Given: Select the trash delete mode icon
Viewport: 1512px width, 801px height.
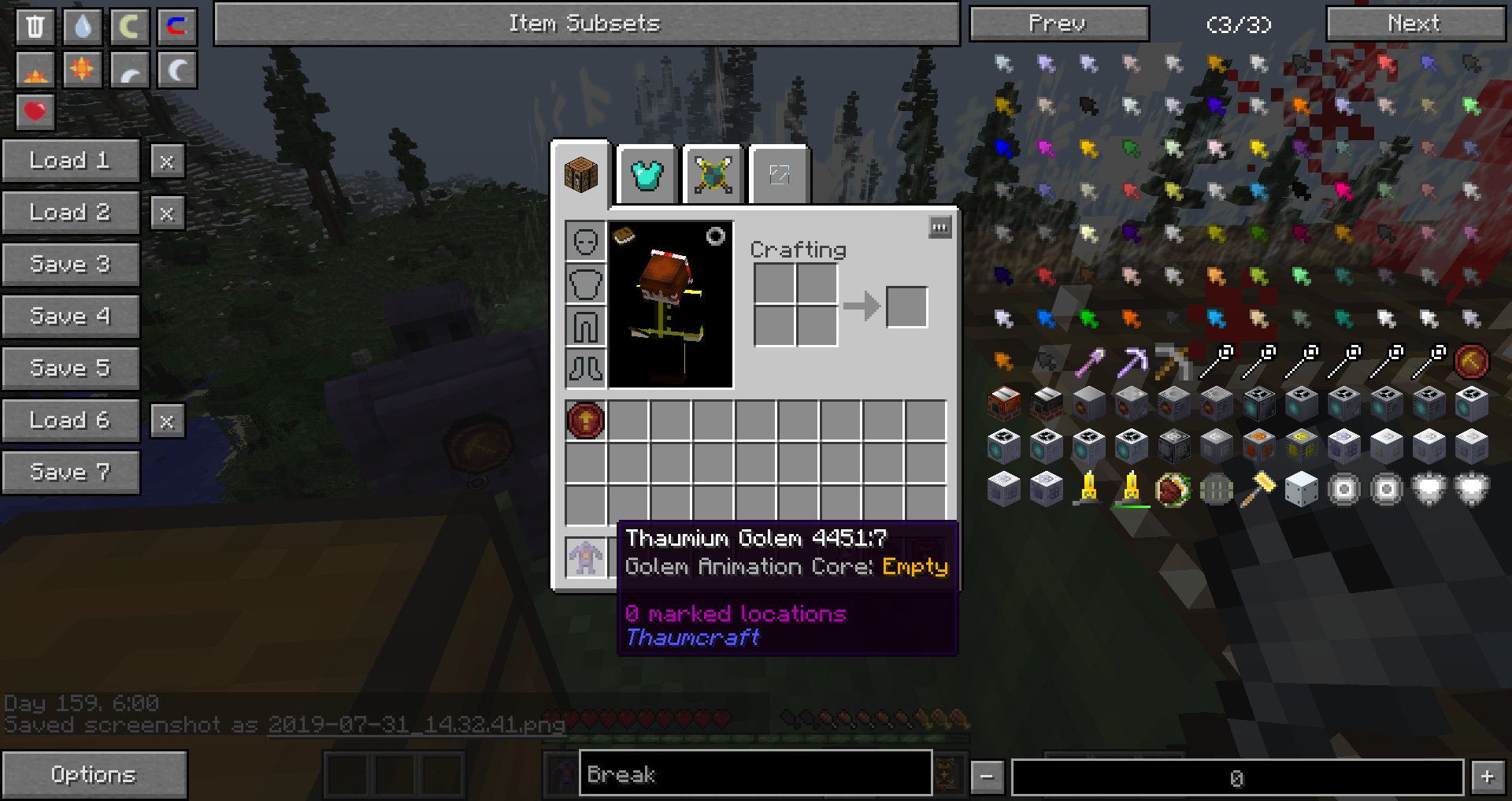Looking at the screenshot, I should tap(35, 26).
